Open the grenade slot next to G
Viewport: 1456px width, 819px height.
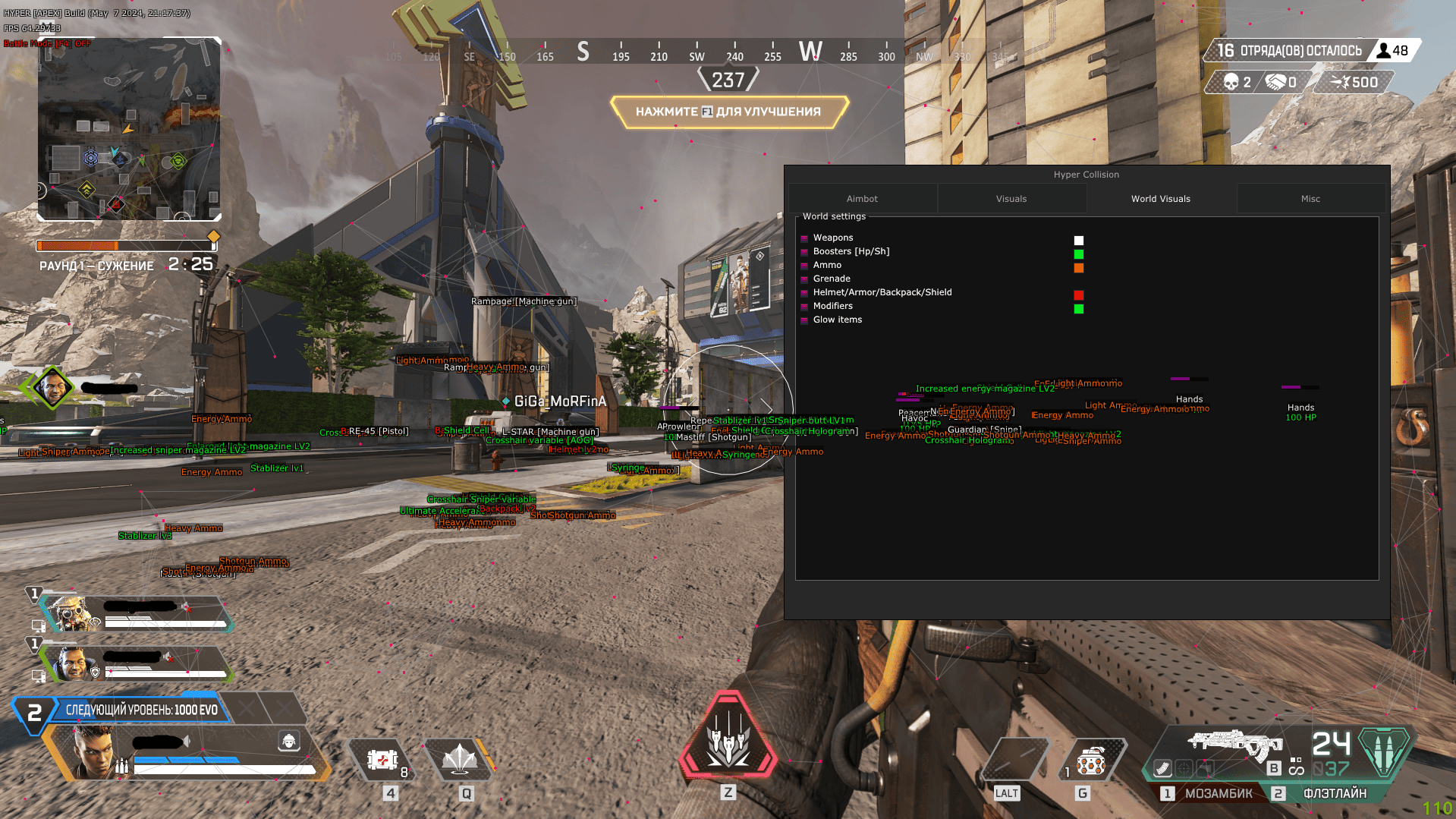[1091, 760]
